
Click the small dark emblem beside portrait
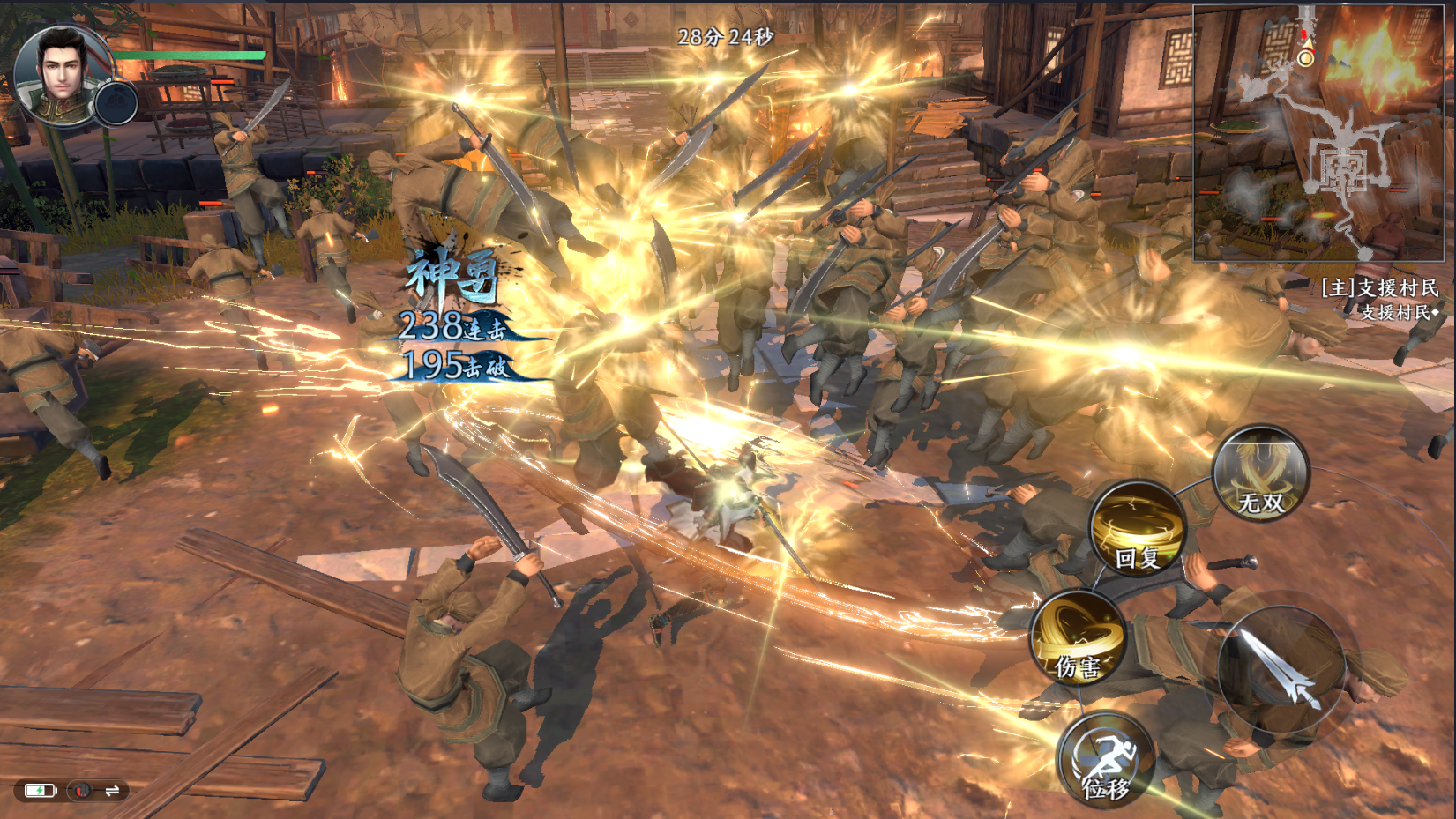116,104
